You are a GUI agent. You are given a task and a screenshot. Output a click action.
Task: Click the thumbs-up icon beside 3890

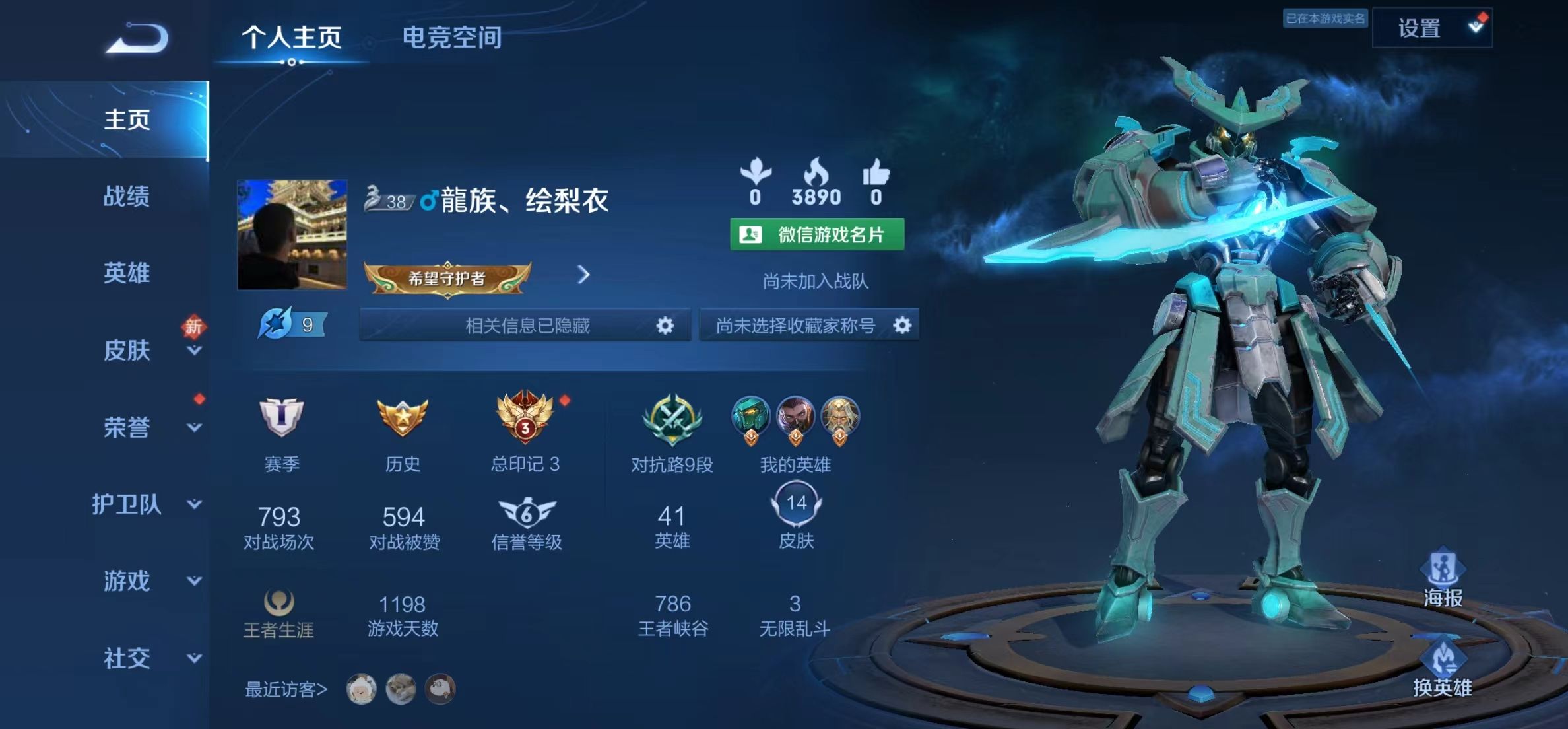coord(876,175)
